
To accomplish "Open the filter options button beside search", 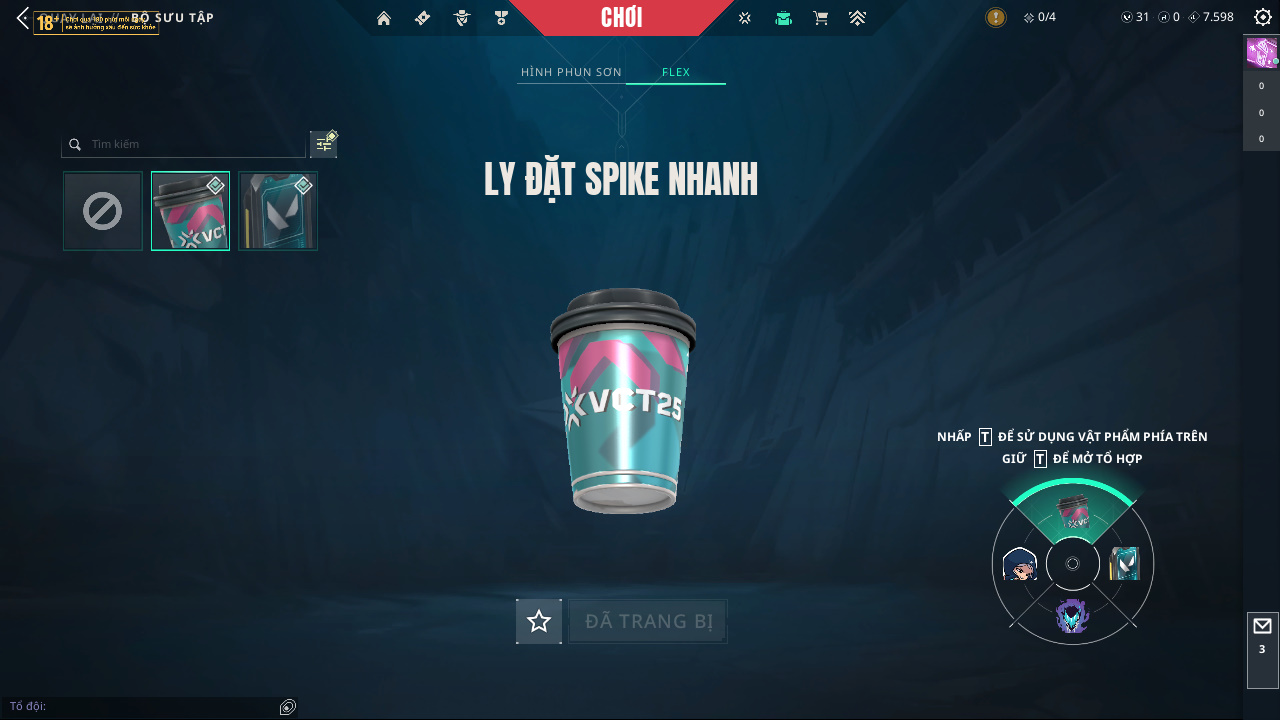I will (x=323, y=144).
